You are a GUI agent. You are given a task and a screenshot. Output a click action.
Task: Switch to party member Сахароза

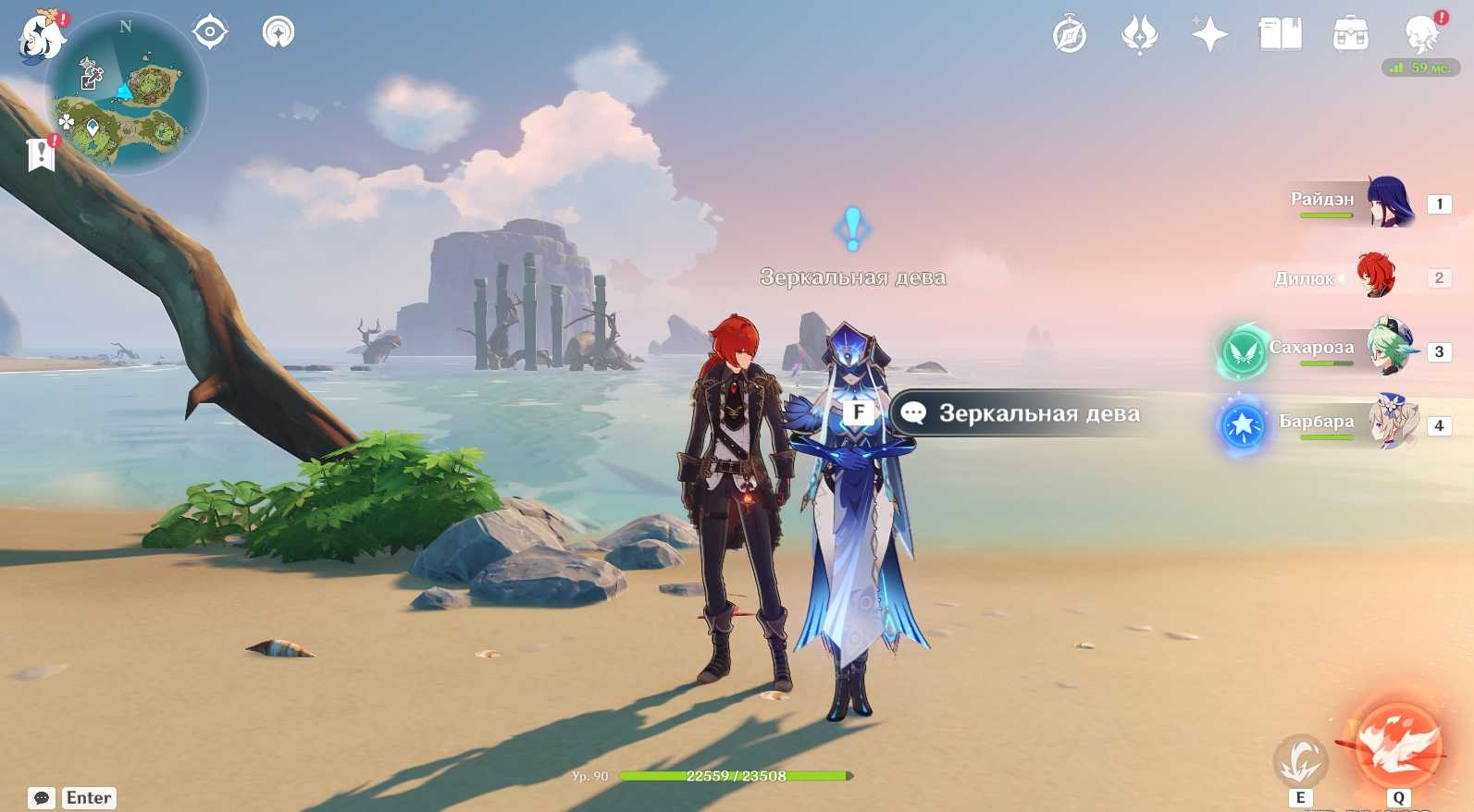coord(1388,348)
